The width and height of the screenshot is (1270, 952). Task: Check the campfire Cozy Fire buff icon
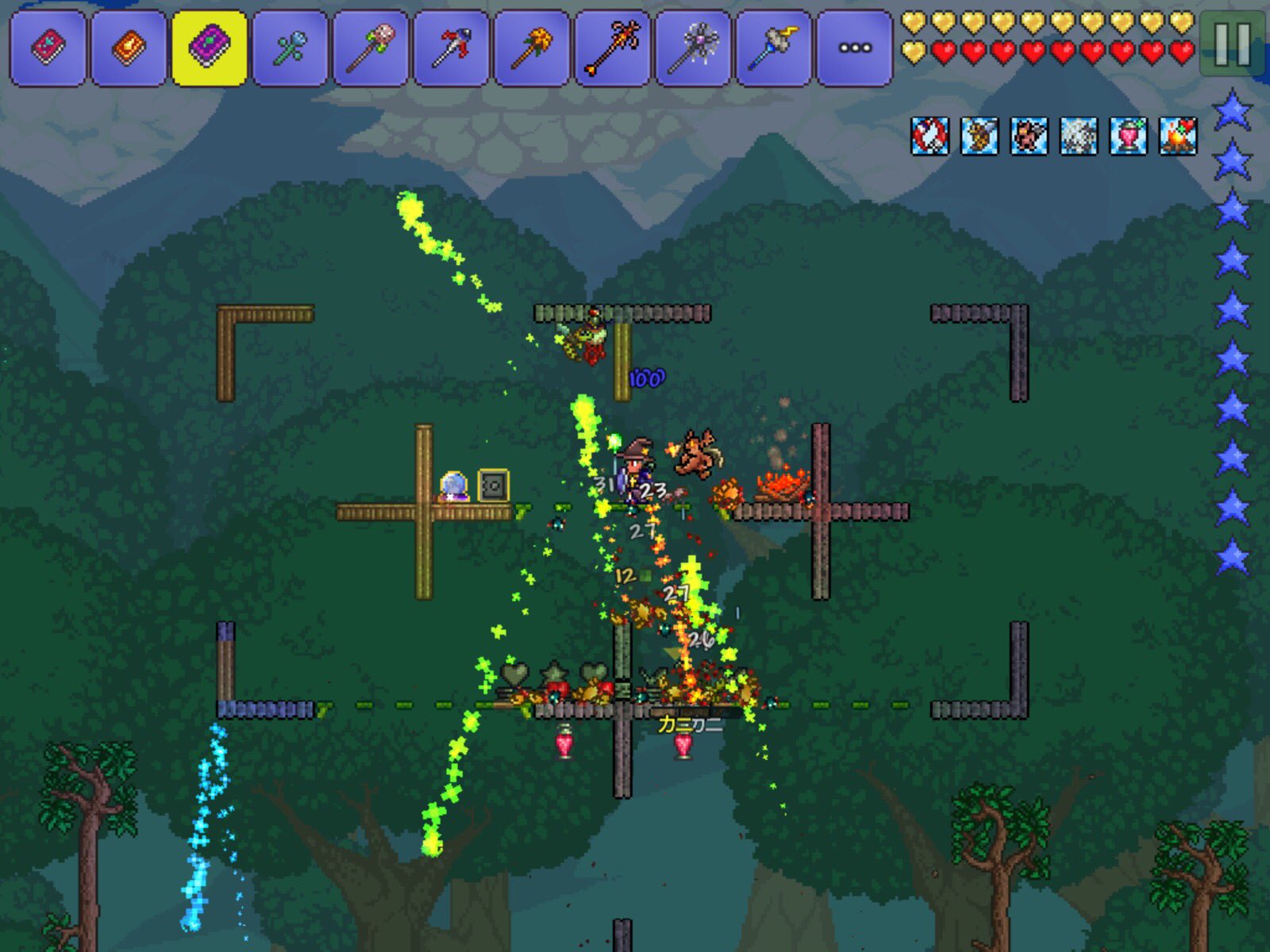pyautogui.click(x=1178, y=136)
